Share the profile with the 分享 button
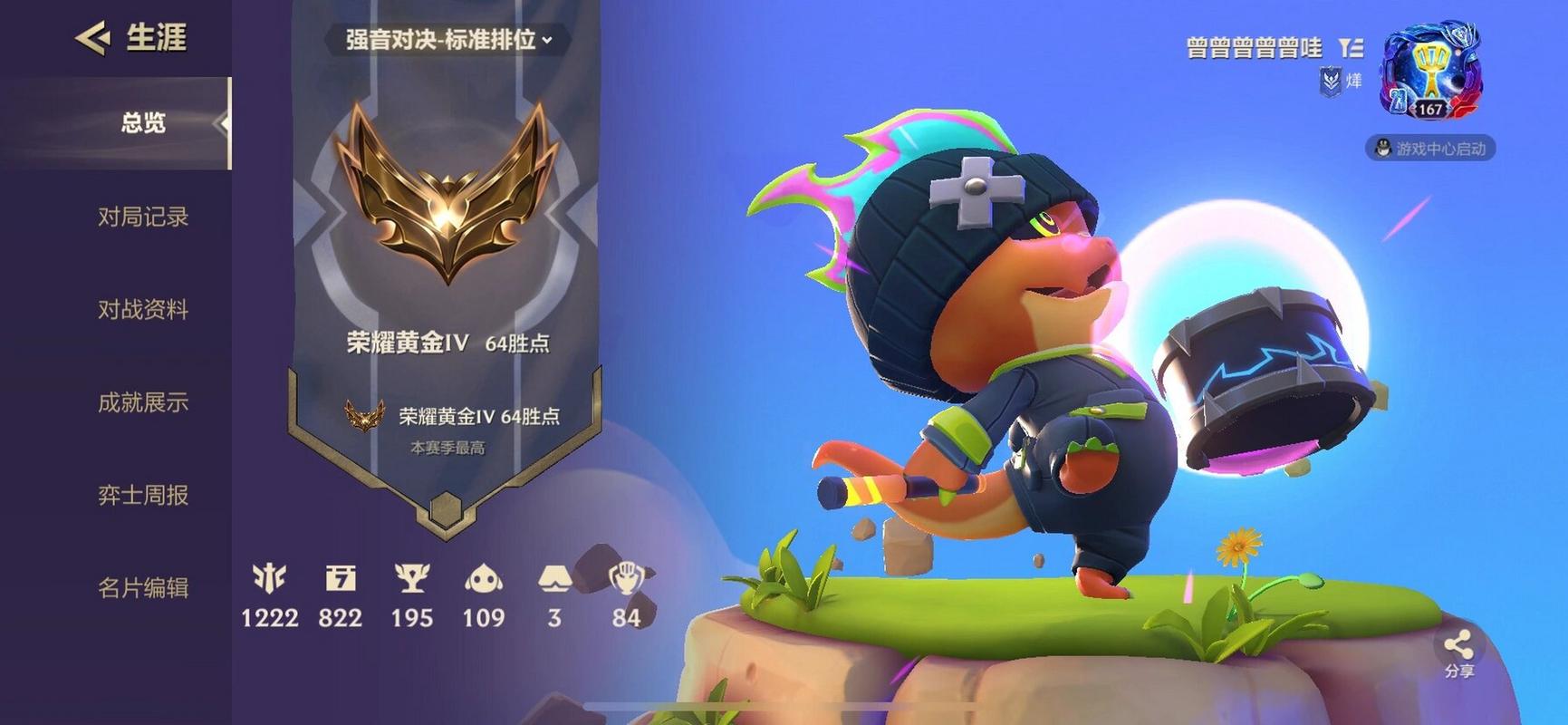Viewport: 1568px width, 725px height. [x=1458, y=652]
